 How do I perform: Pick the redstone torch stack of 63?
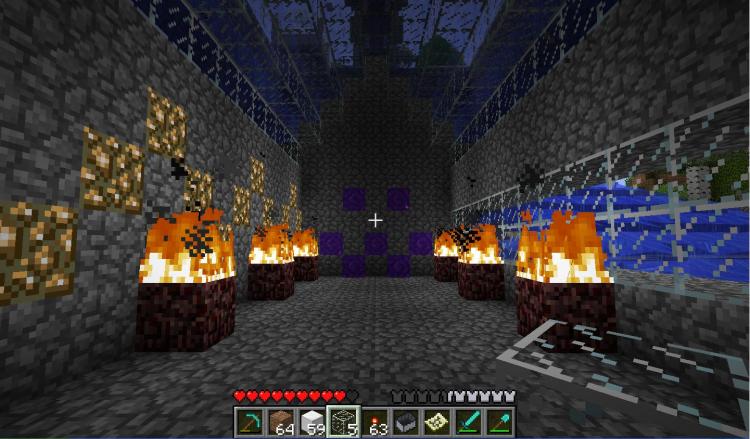[375, 421]
